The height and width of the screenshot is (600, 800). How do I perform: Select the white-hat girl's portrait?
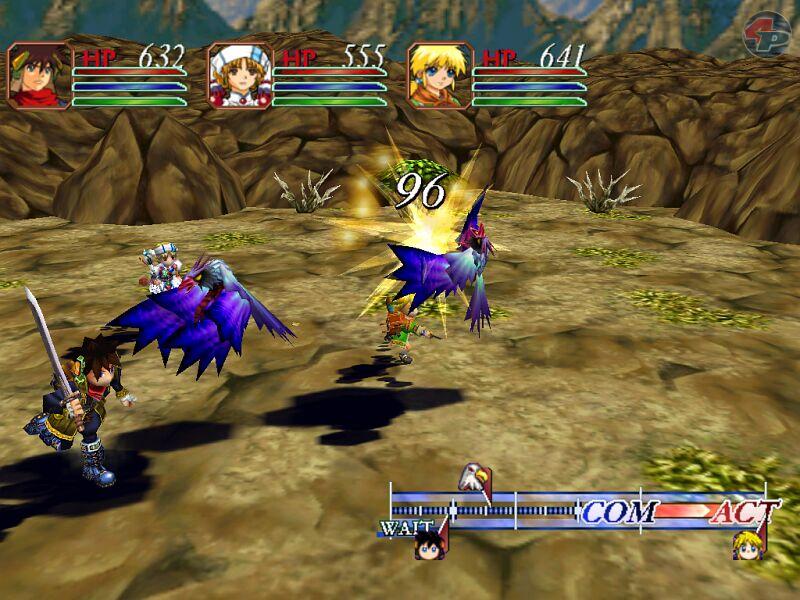click(240, 75)
